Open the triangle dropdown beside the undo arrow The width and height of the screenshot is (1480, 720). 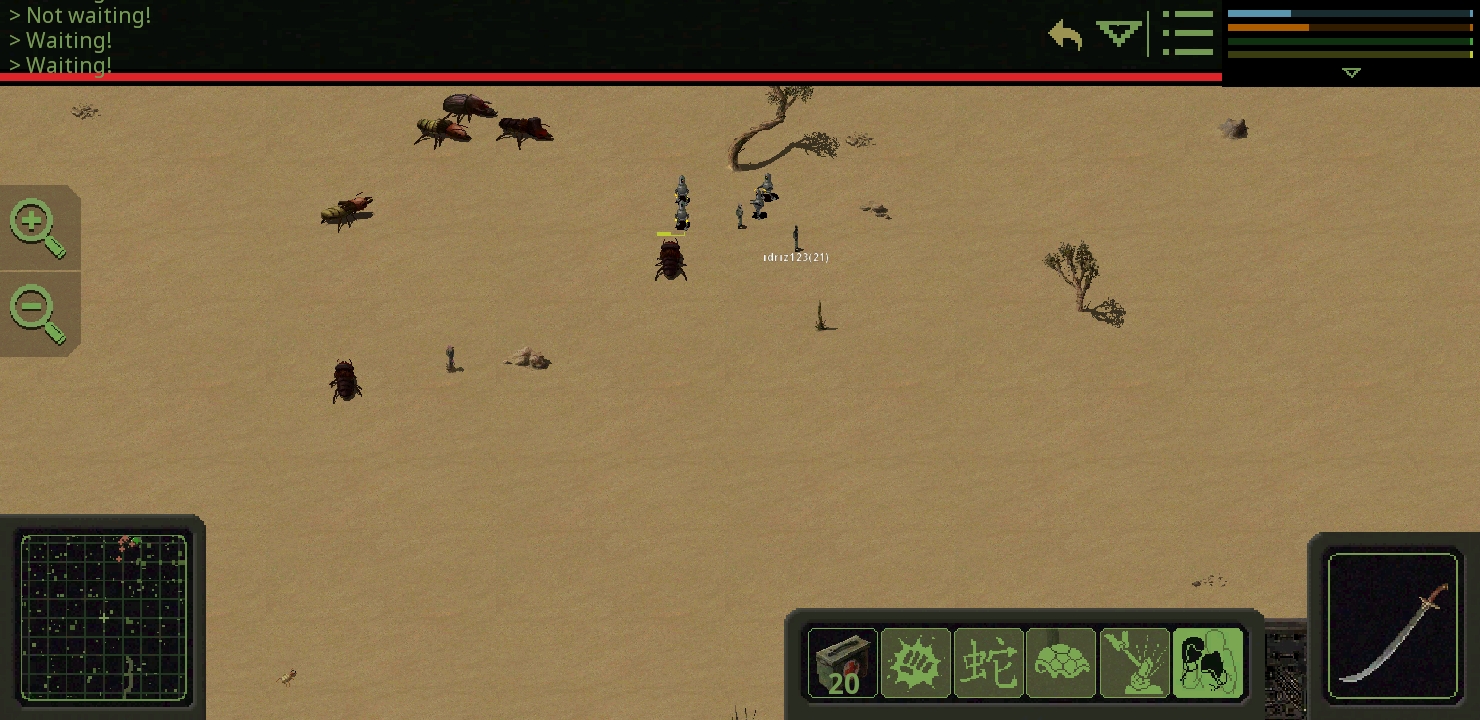coord(1118,32)
